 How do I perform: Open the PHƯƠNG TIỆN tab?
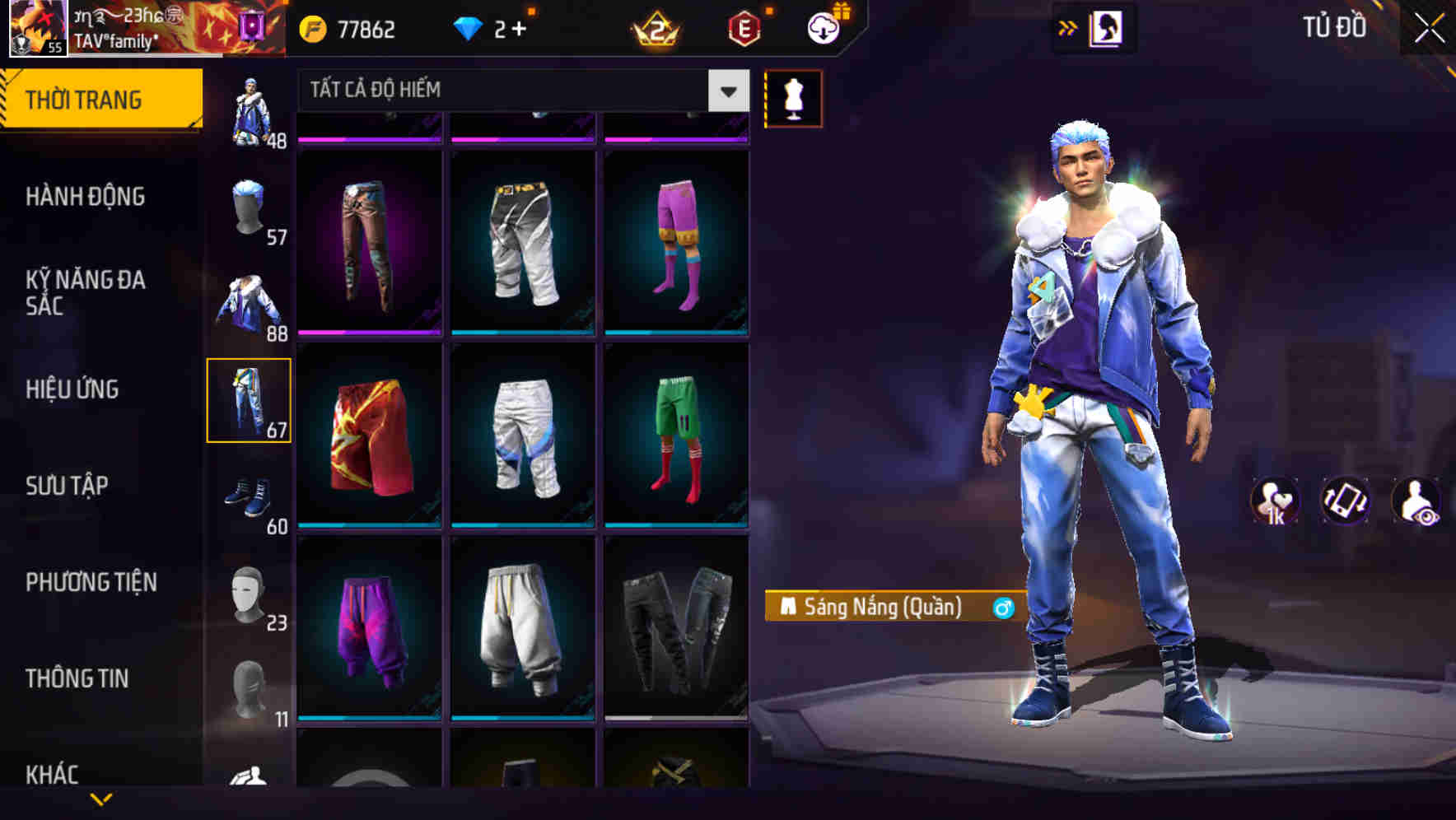point(91,581)
